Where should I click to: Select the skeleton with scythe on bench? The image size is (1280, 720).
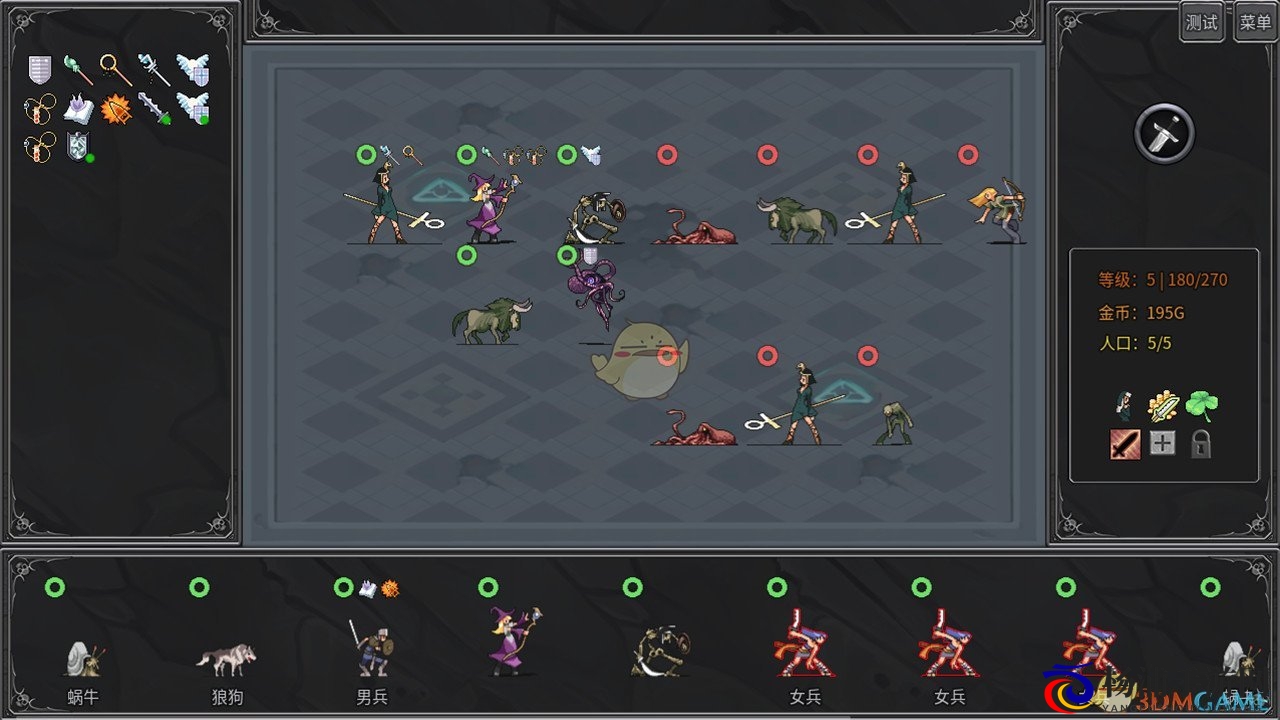(x=660, y=650)
